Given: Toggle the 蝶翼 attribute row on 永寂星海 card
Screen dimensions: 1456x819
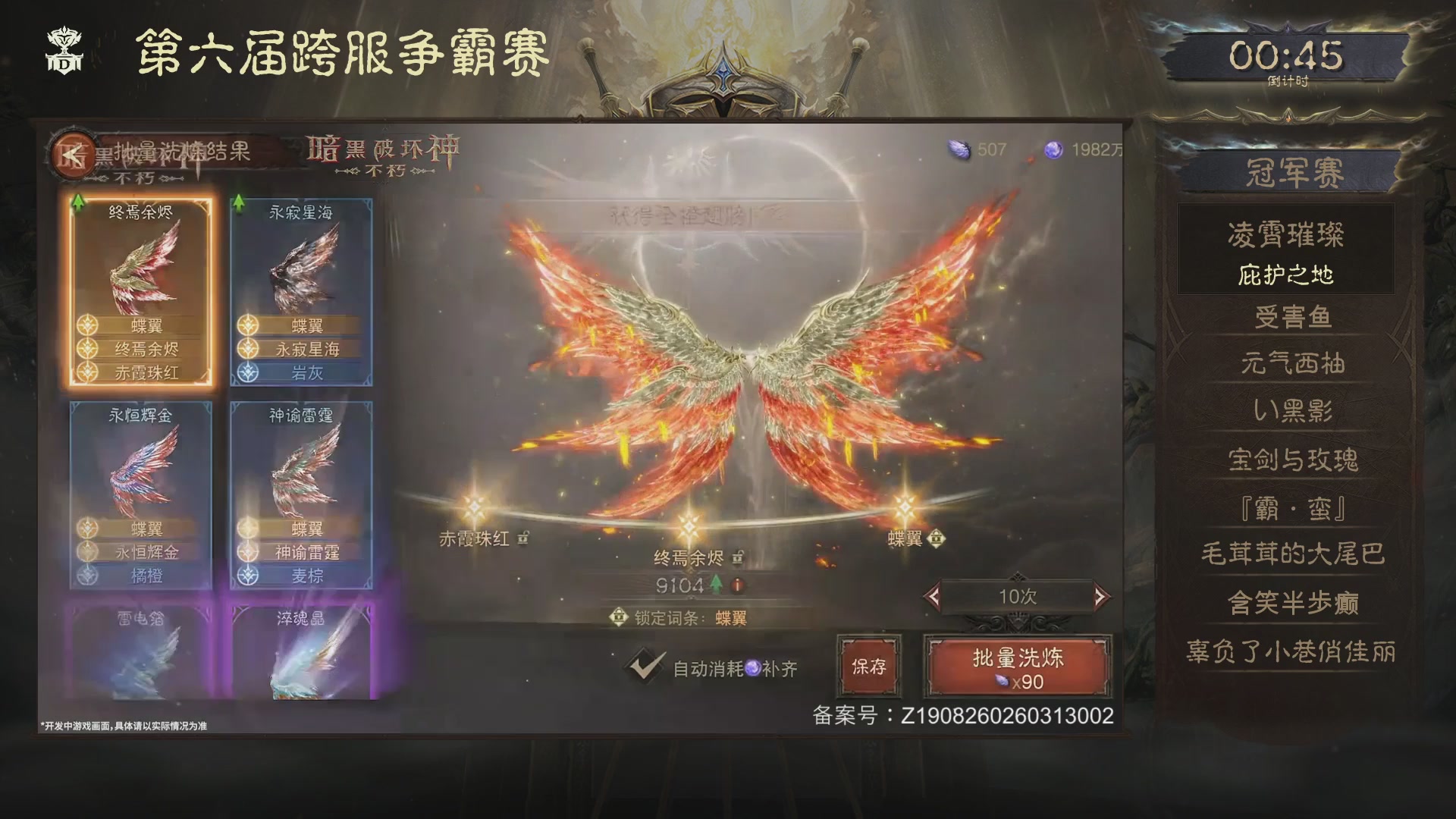Looking at the screenshot, I should click(x=302, y=325).
